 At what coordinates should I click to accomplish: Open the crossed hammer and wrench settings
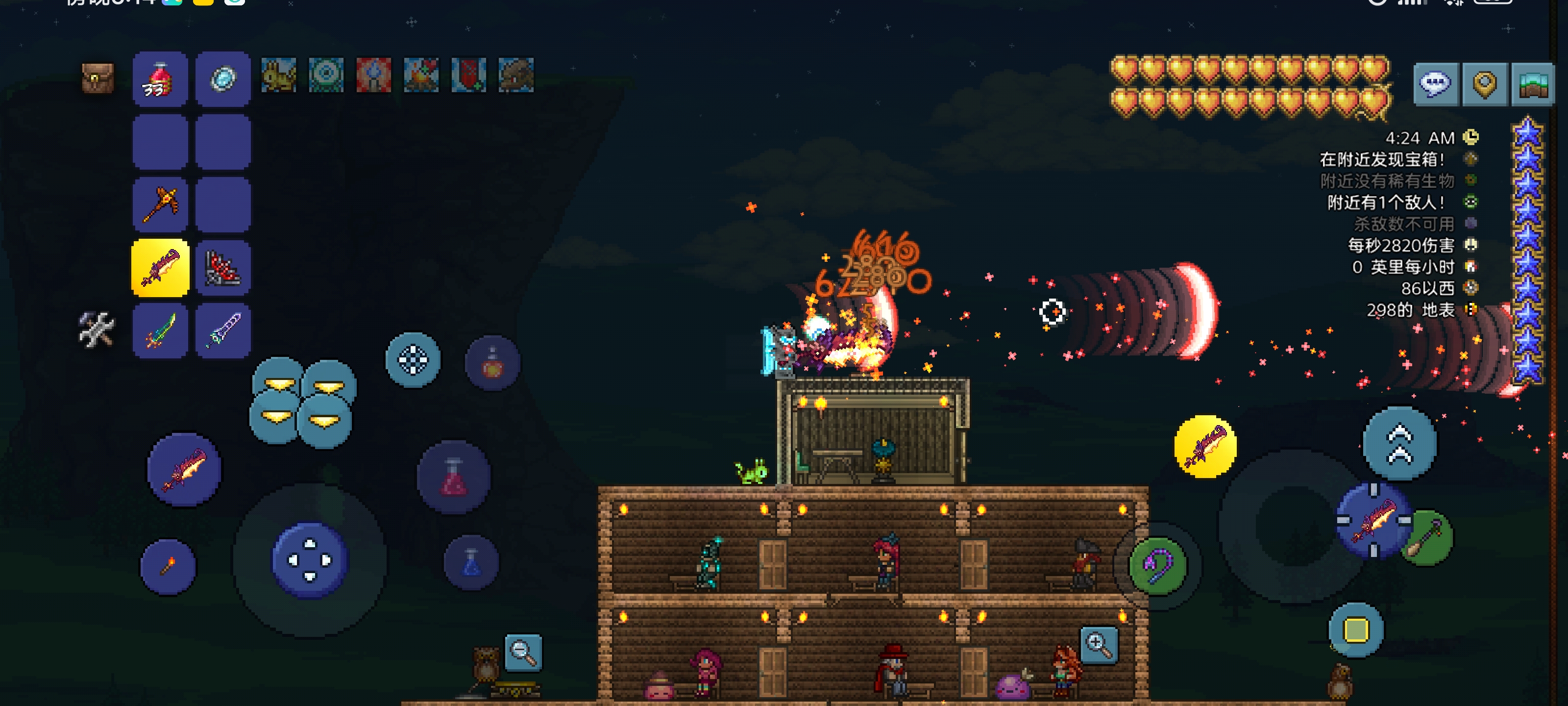96,329
